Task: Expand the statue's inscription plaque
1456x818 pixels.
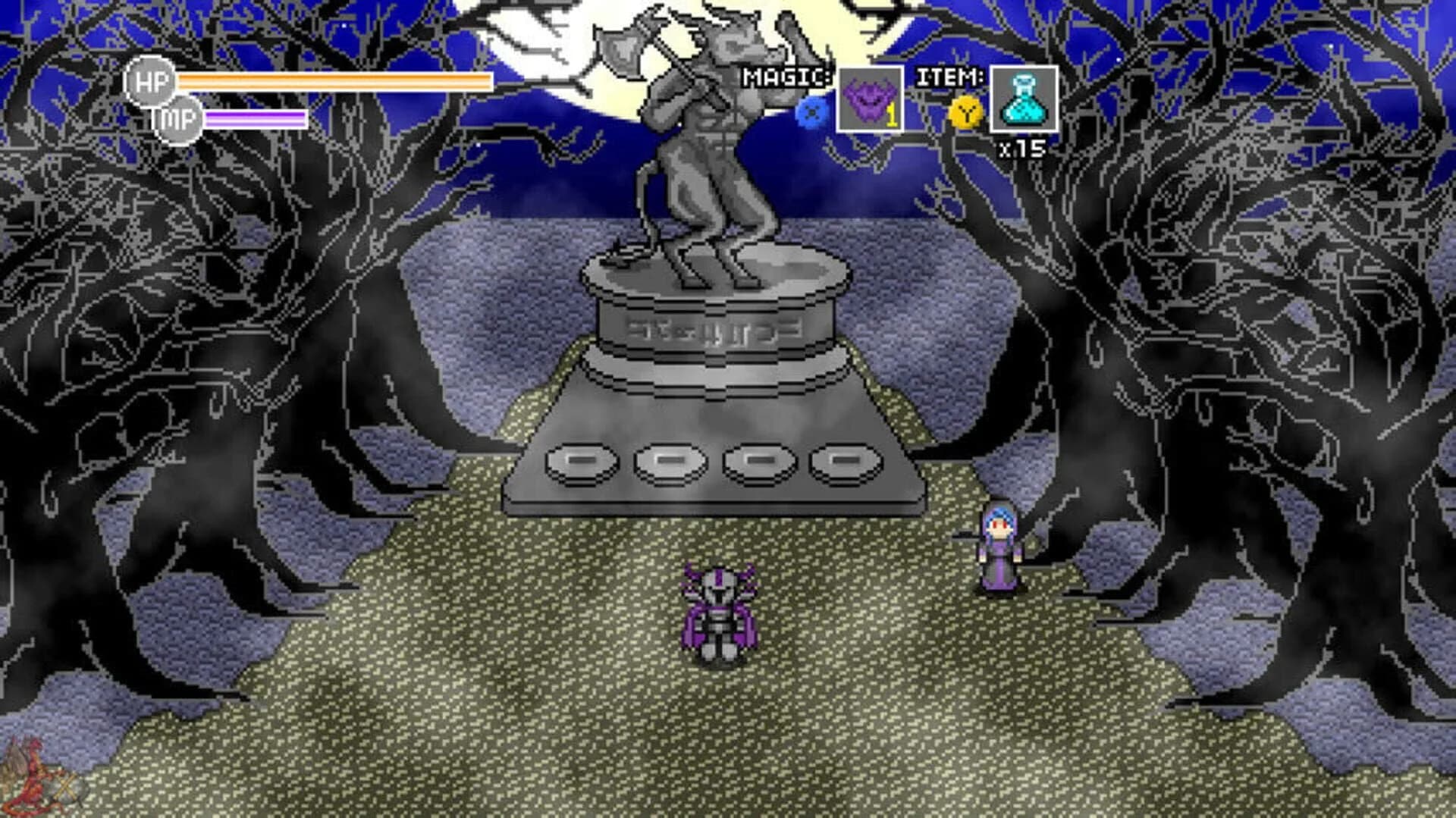Action: point(717,329)
